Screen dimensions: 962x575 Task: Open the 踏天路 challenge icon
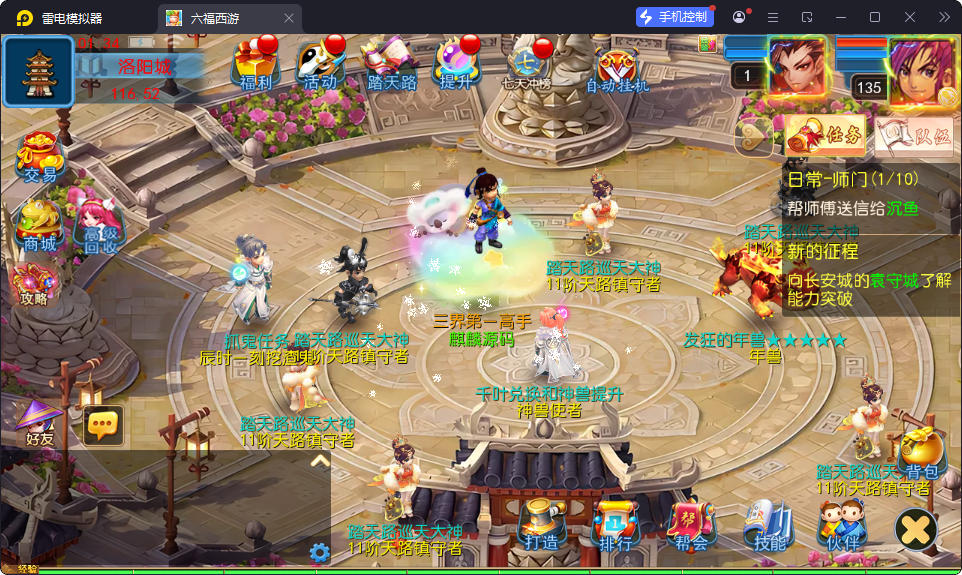[391, 66]
